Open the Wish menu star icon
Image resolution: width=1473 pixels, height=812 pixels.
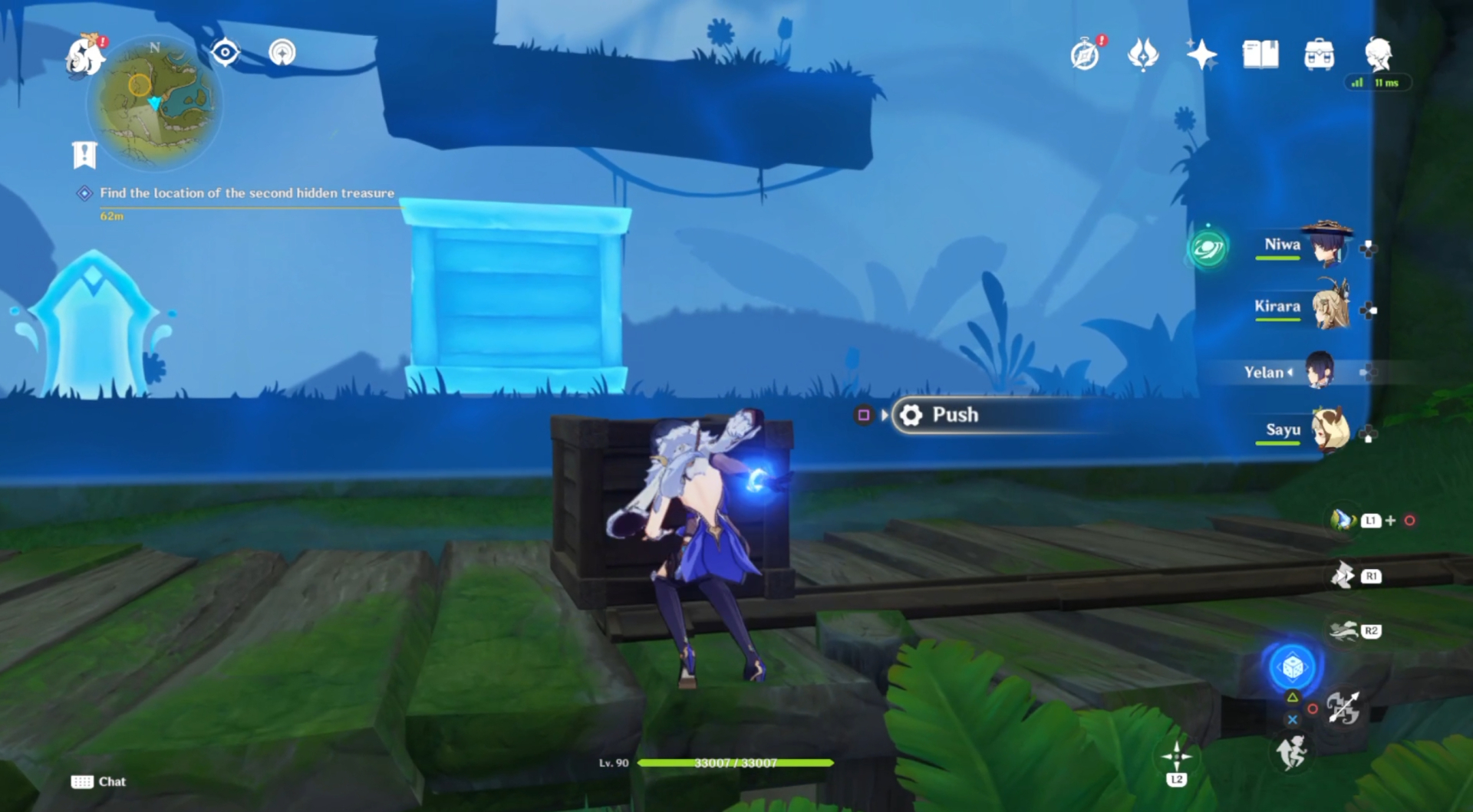[x=1201, y=54]
